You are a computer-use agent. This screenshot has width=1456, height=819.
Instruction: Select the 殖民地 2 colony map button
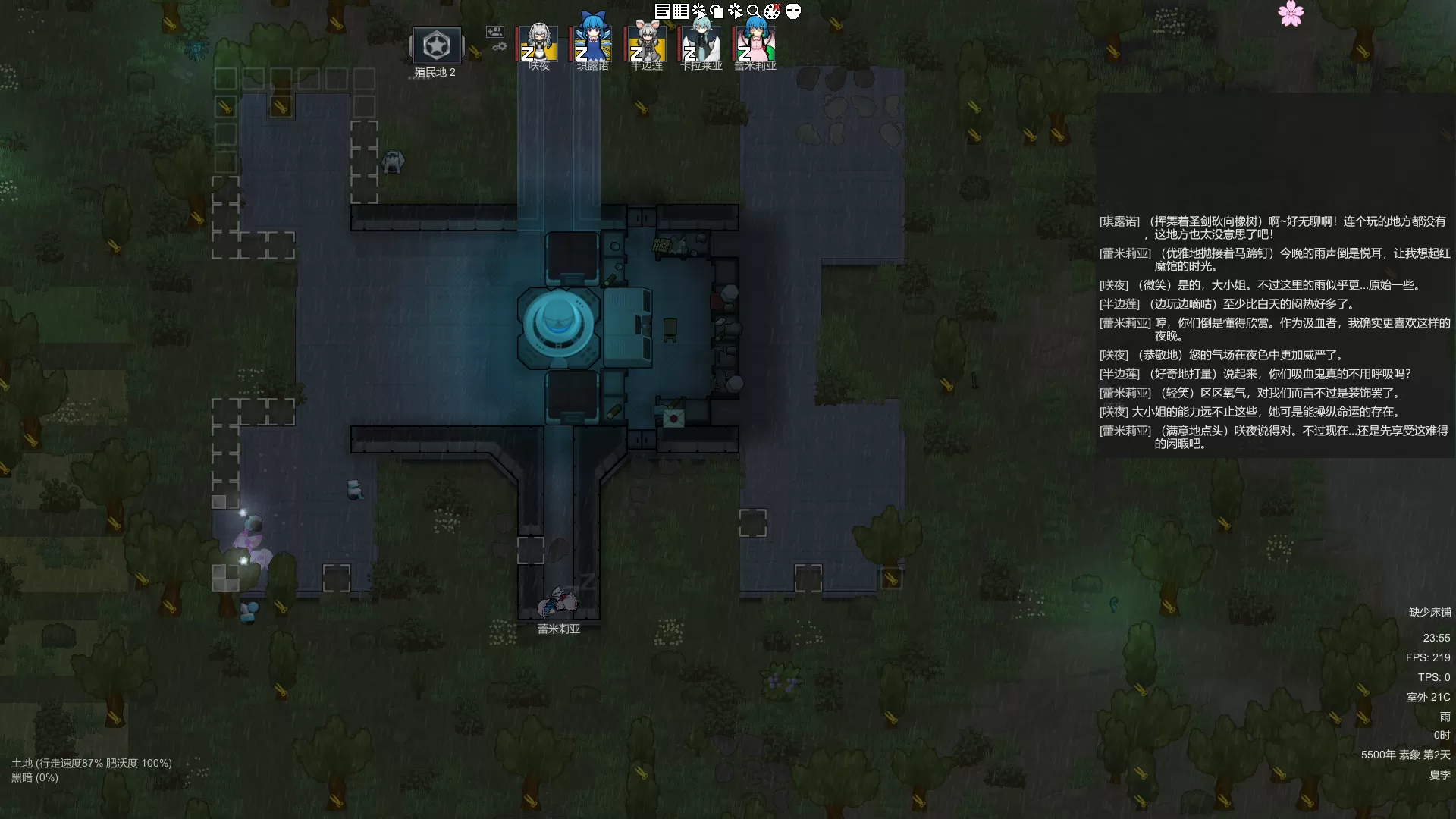[x=436, y=46]
